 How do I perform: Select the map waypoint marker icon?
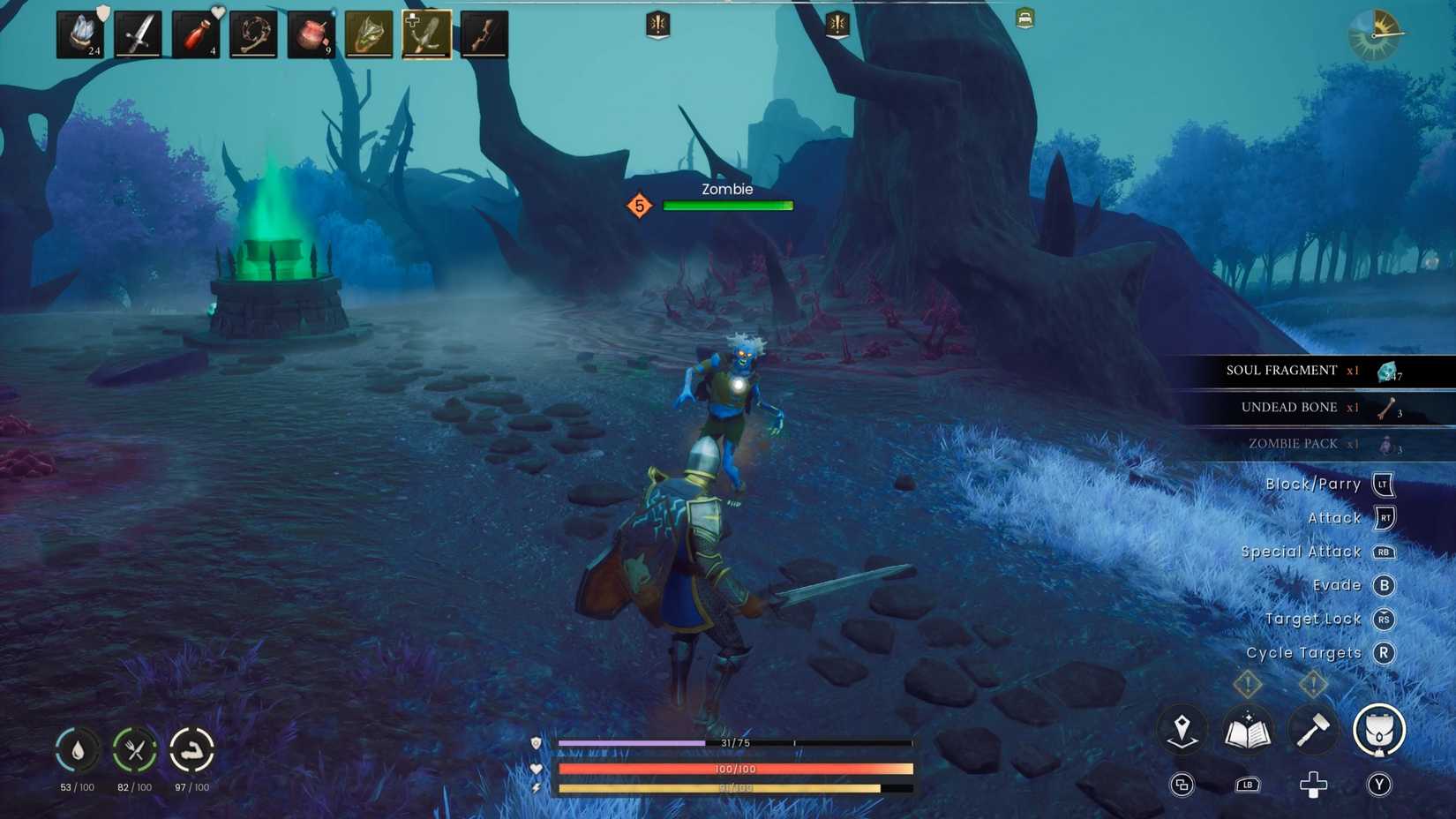click(x=1182, y=730)
